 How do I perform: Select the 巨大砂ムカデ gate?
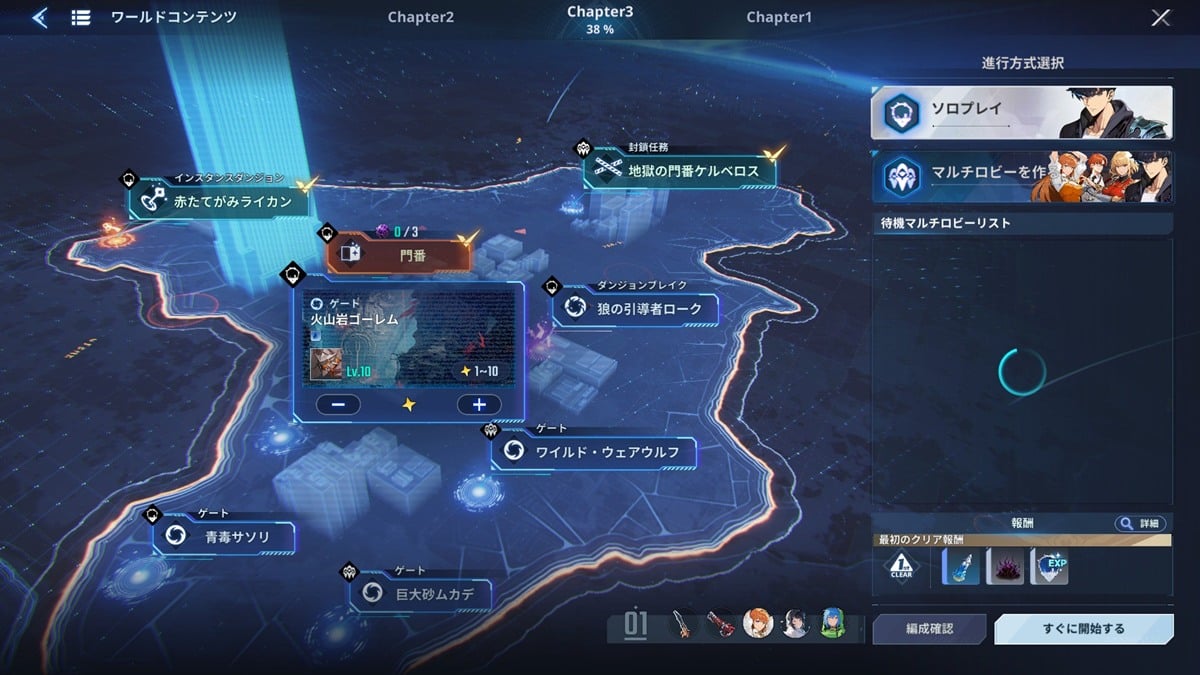point(420,594)
